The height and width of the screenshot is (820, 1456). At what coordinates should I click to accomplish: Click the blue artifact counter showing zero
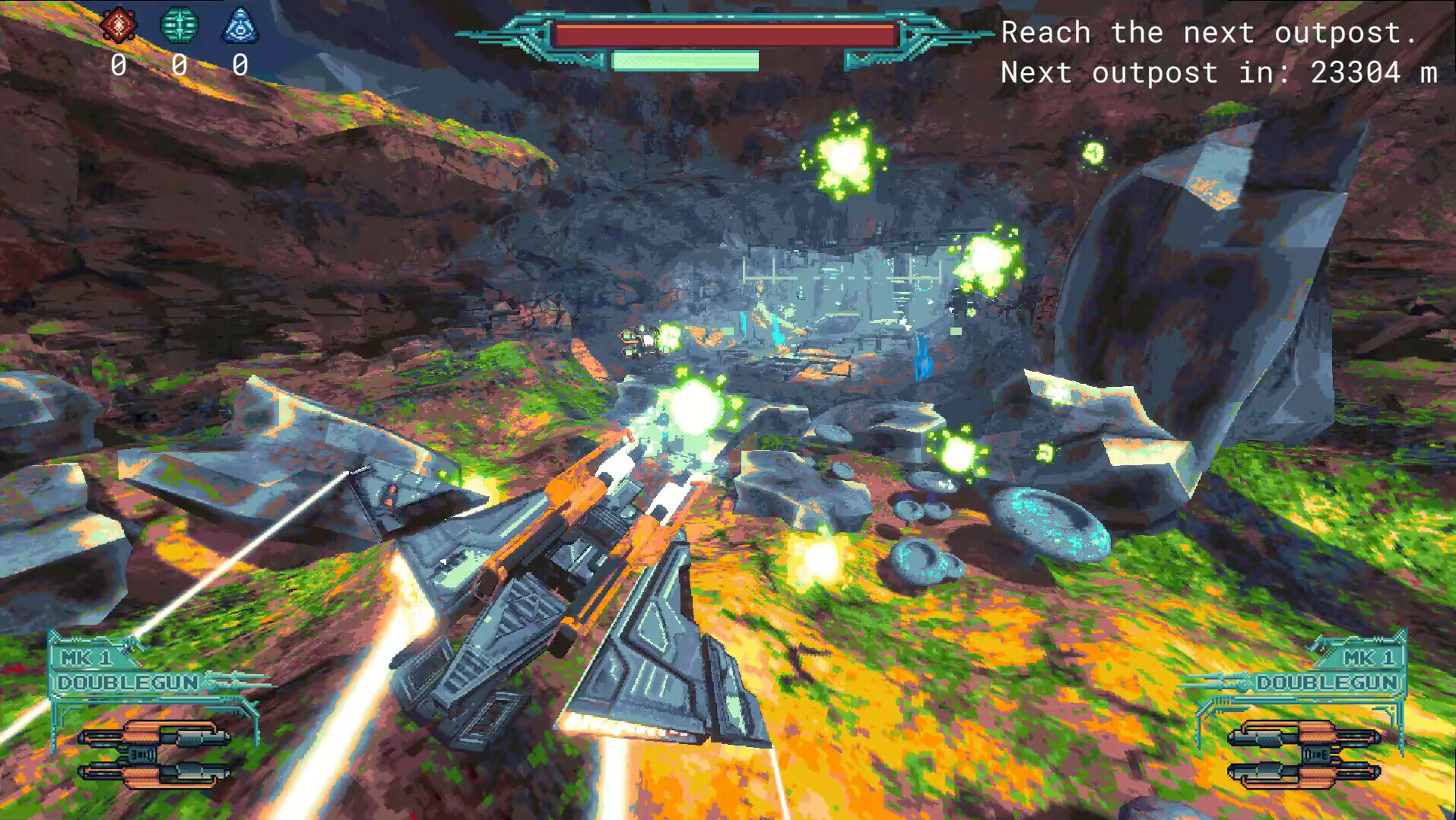(x=240, y=65)
